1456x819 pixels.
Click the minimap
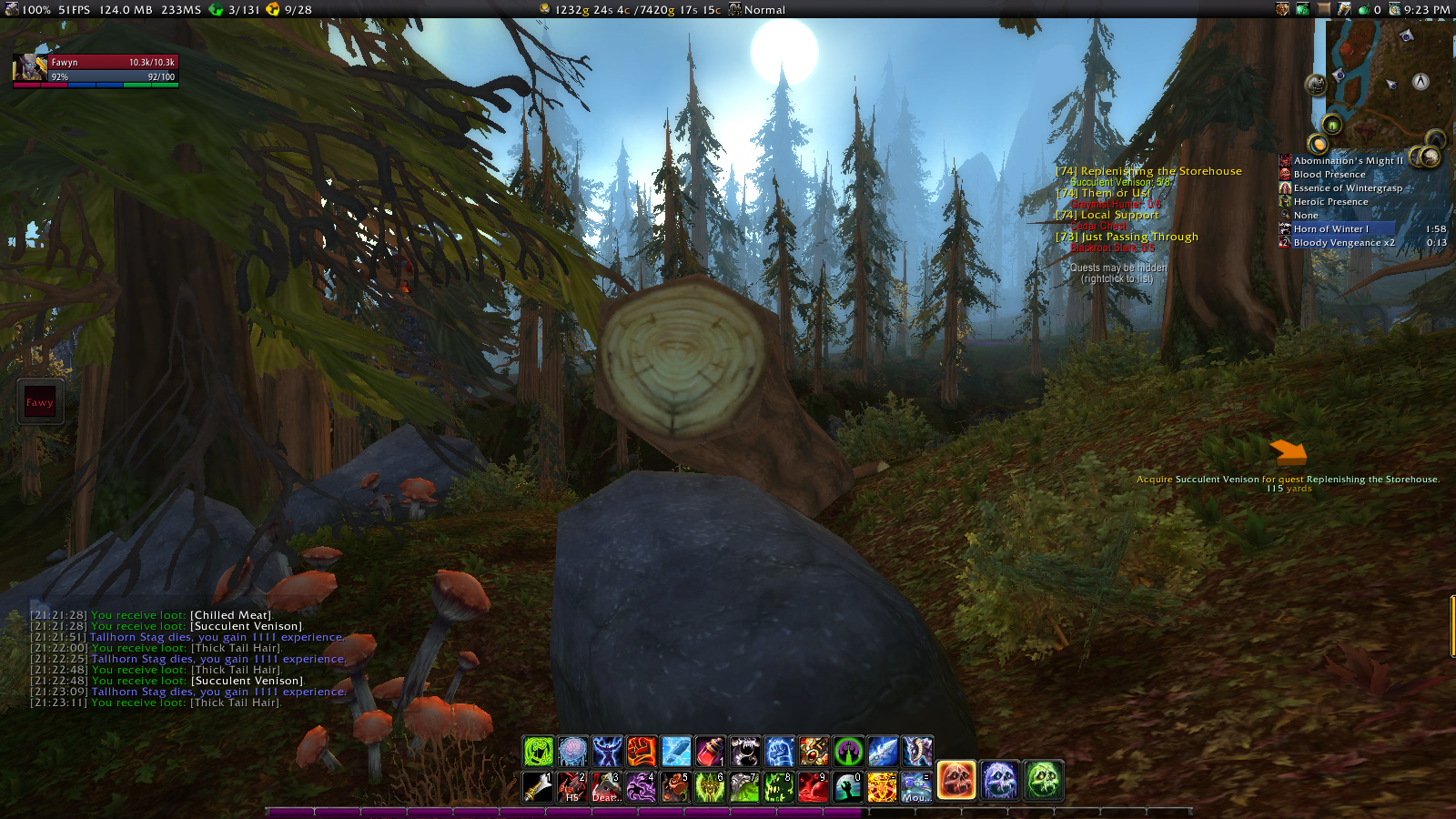pos(1383,82)
